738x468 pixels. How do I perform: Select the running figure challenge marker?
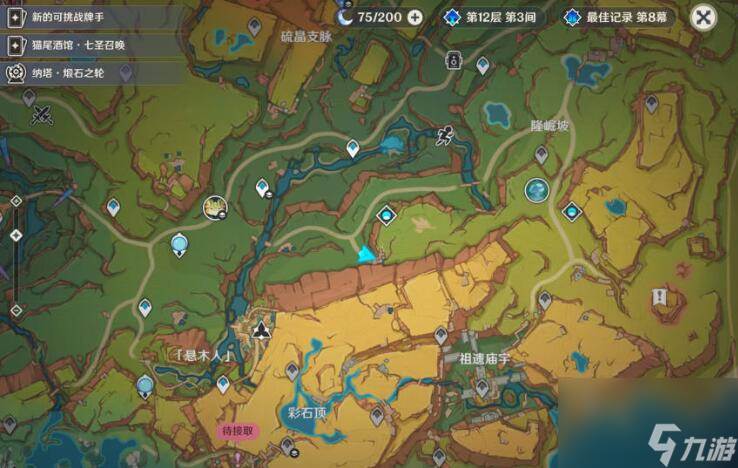pos(445,137)
